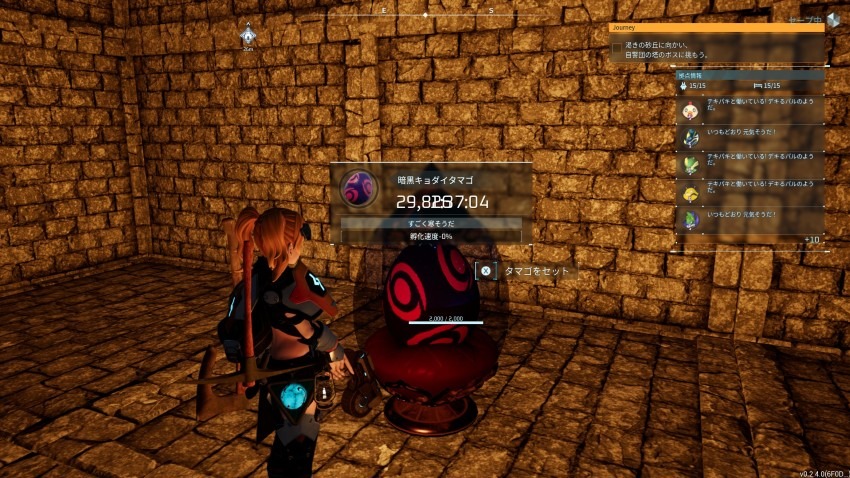Viewport: 850px width, 478px height.
Task: Click the dark huge egg icon
Action: tap(358, 188)
